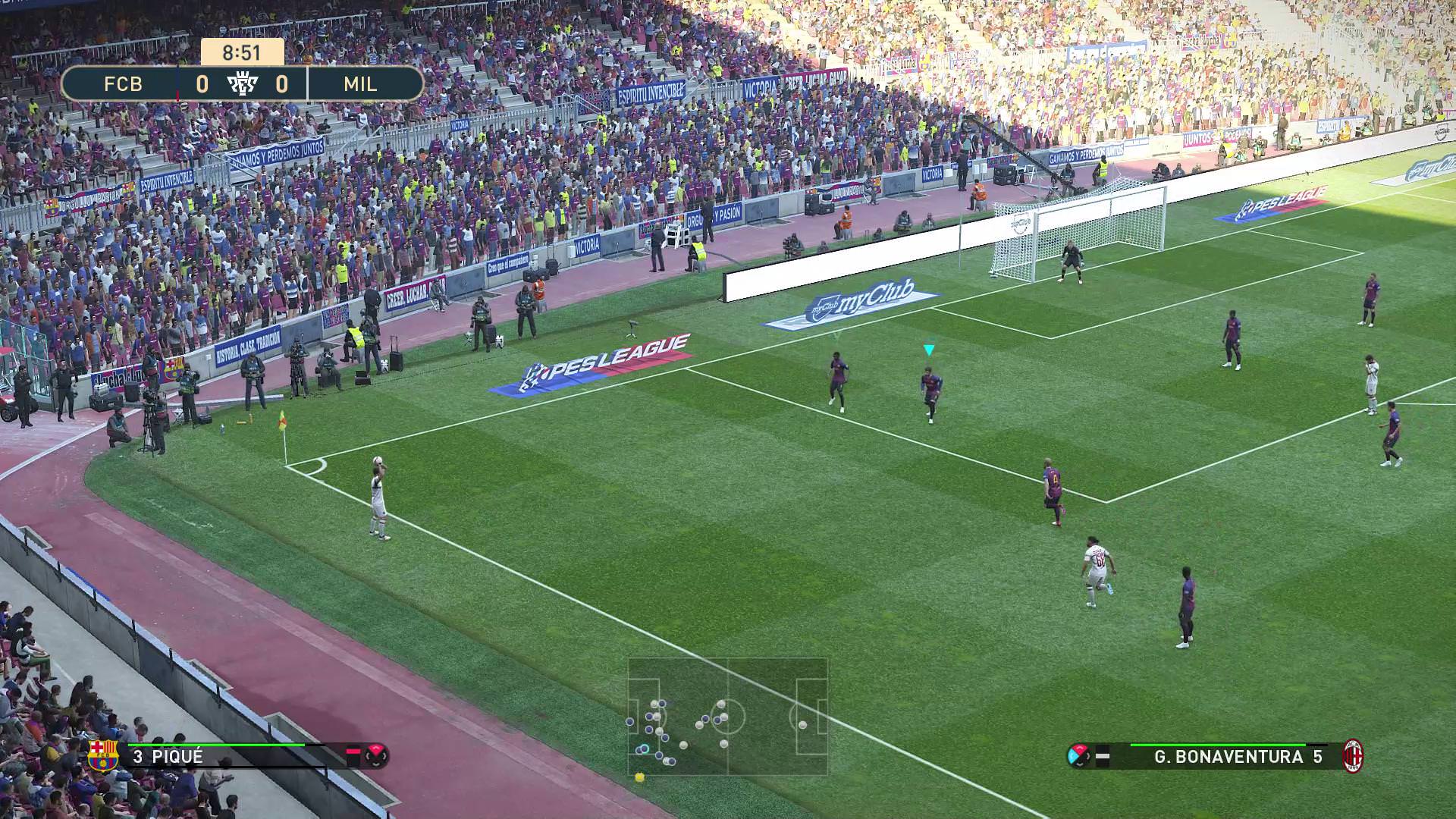This screenshot has width=1456, height=819.
Task: Click the MIL team label on scoreboard
Action: pyautogui.click(x=361, y=83)
